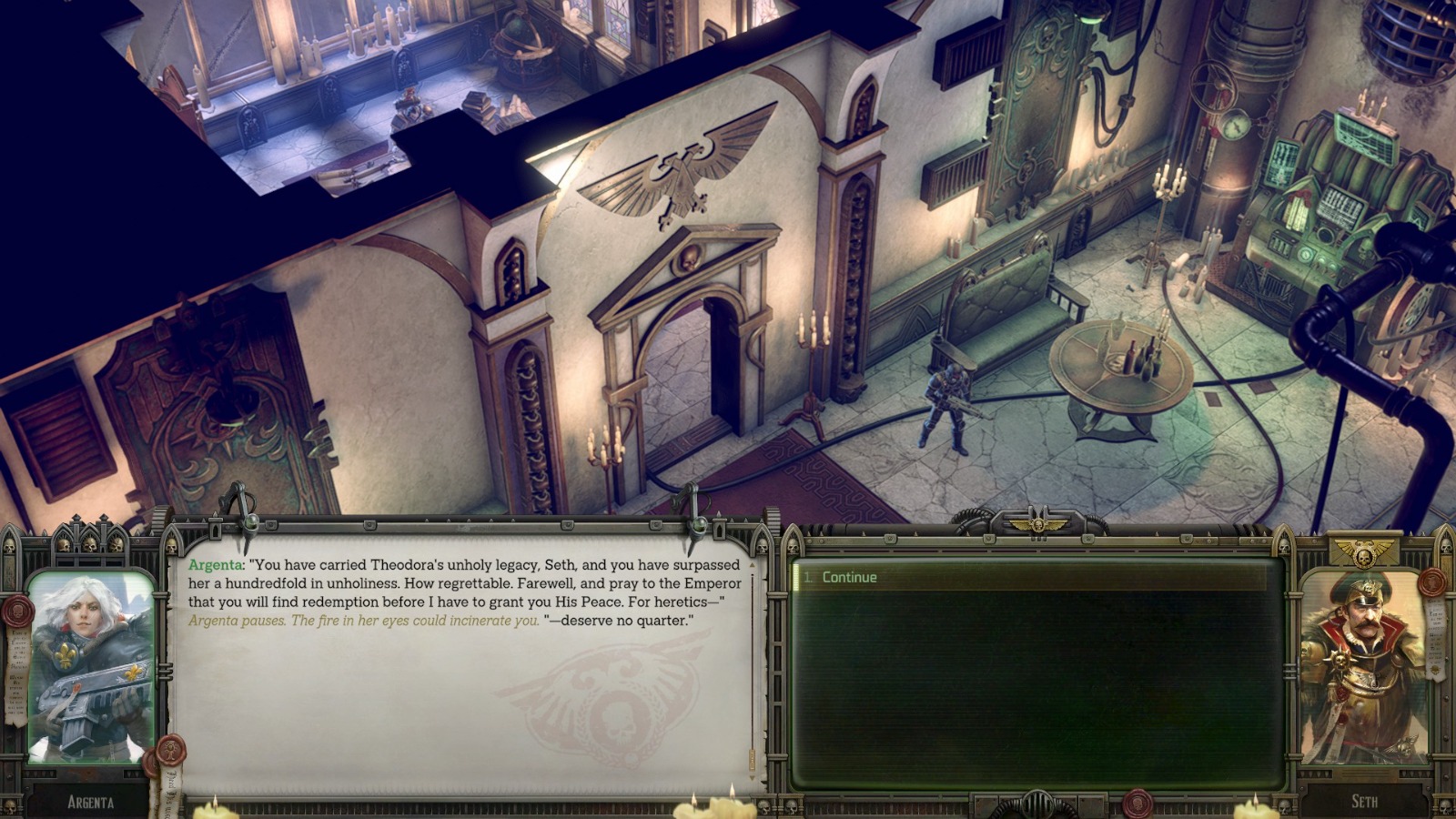Select Seth's portrait panel
Screen dimensions: 1456x819
1361,664
